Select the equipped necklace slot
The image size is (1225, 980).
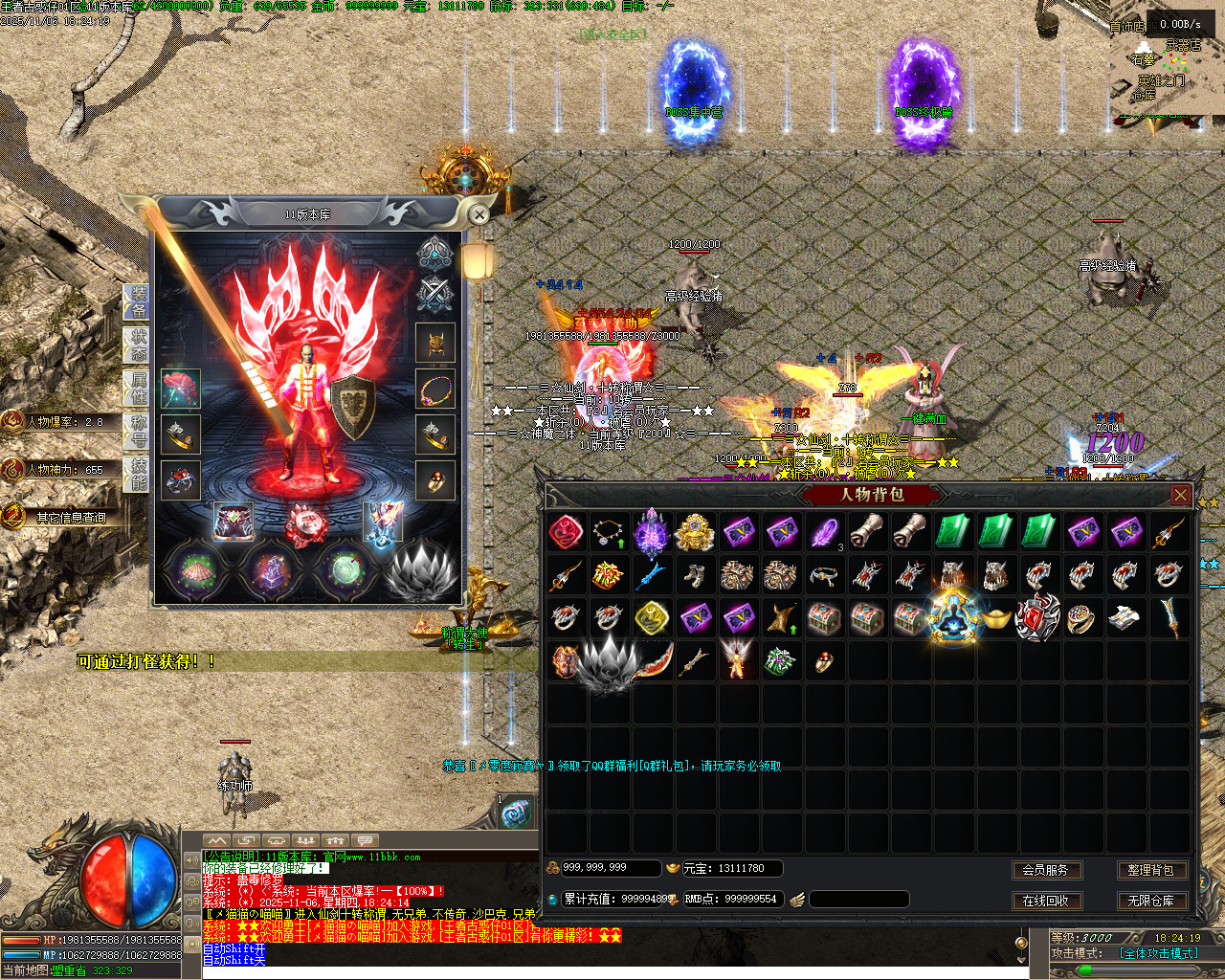pos(435,390)
